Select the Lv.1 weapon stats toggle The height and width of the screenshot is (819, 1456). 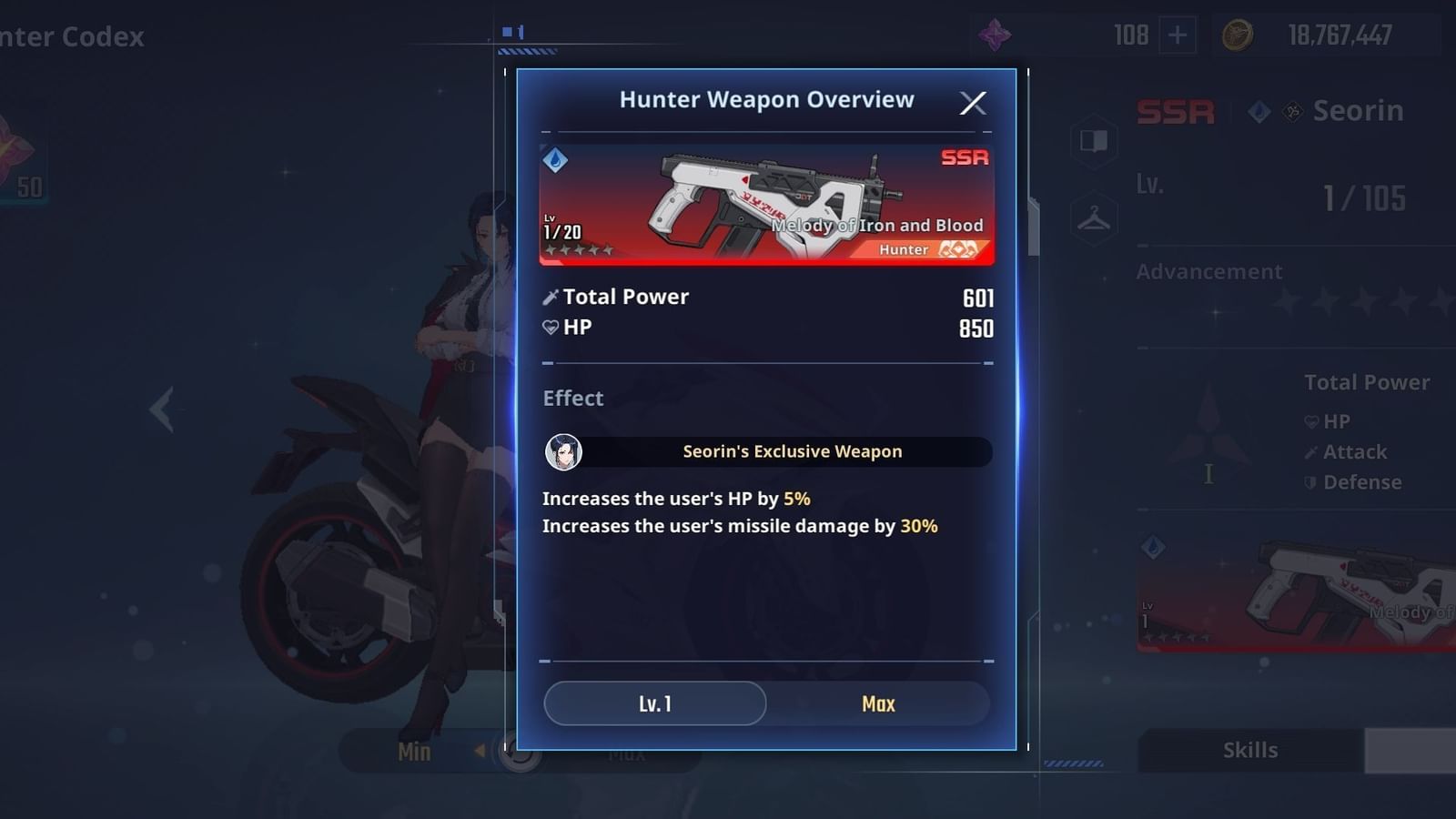(655, 703)
